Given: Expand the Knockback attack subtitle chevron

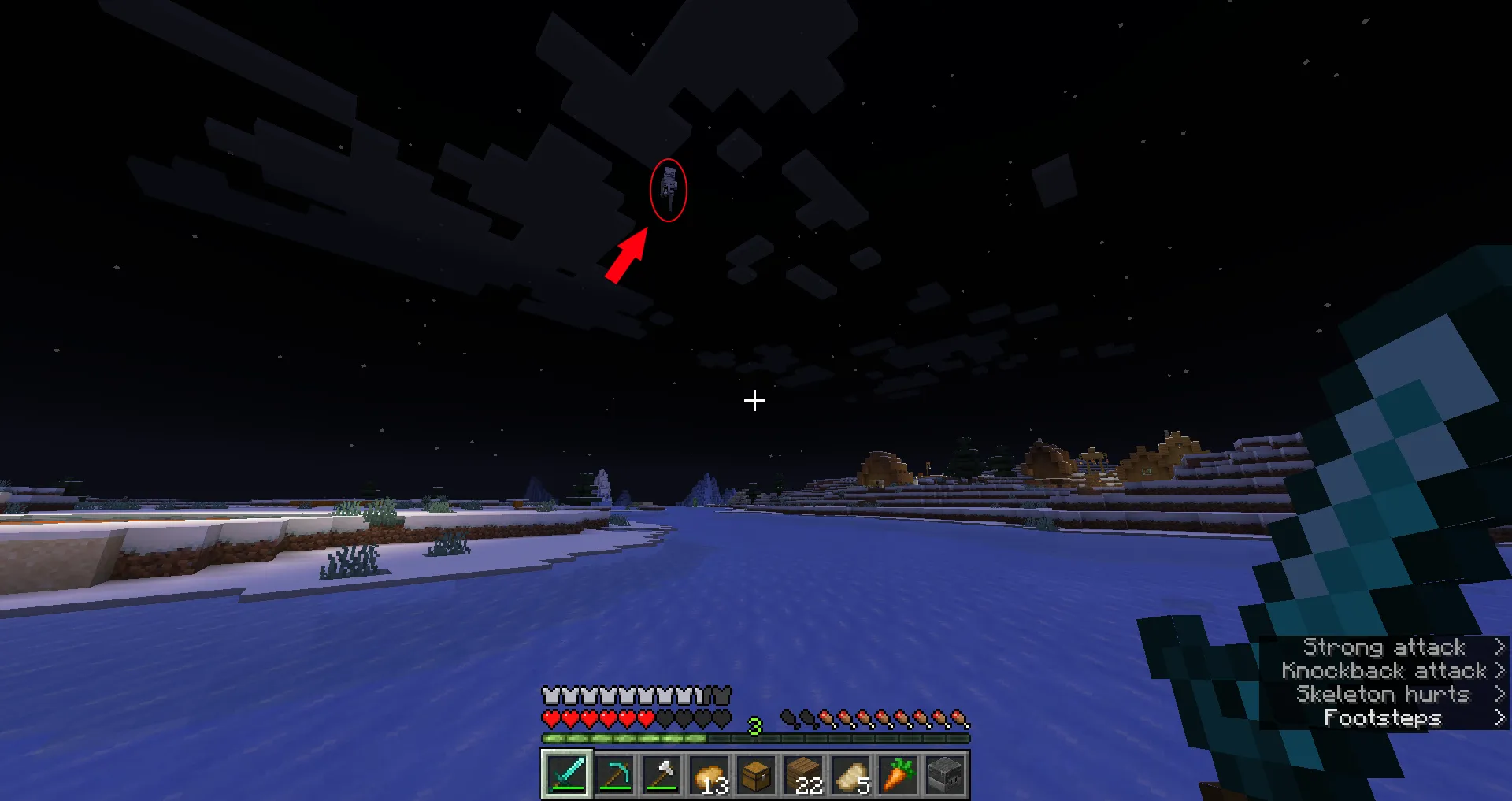Looking at the screenshot, I should [x=1499, y=670].
